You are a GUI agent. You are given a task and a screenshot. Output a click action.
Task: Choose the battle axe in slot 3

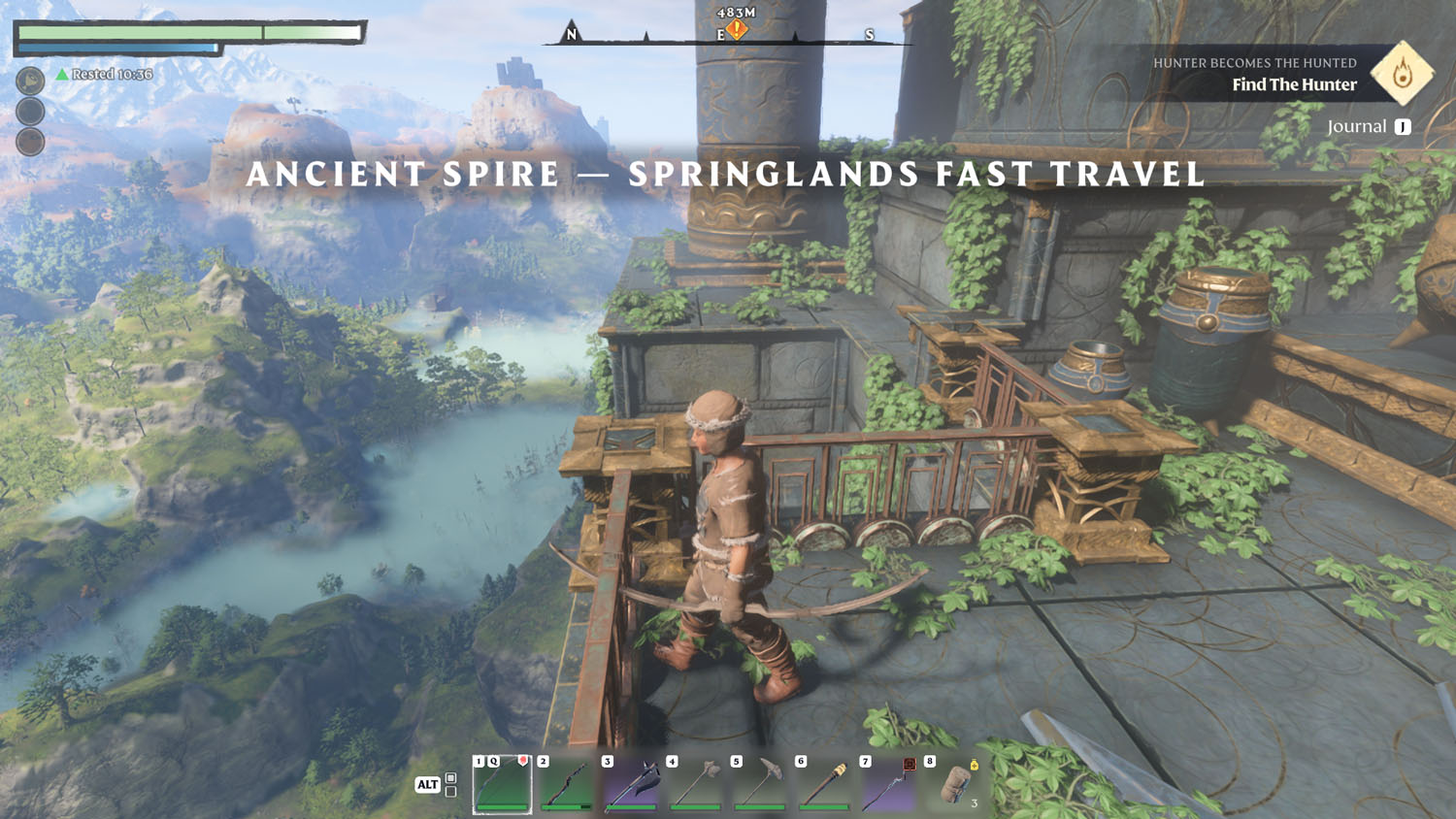coord(631,784)
